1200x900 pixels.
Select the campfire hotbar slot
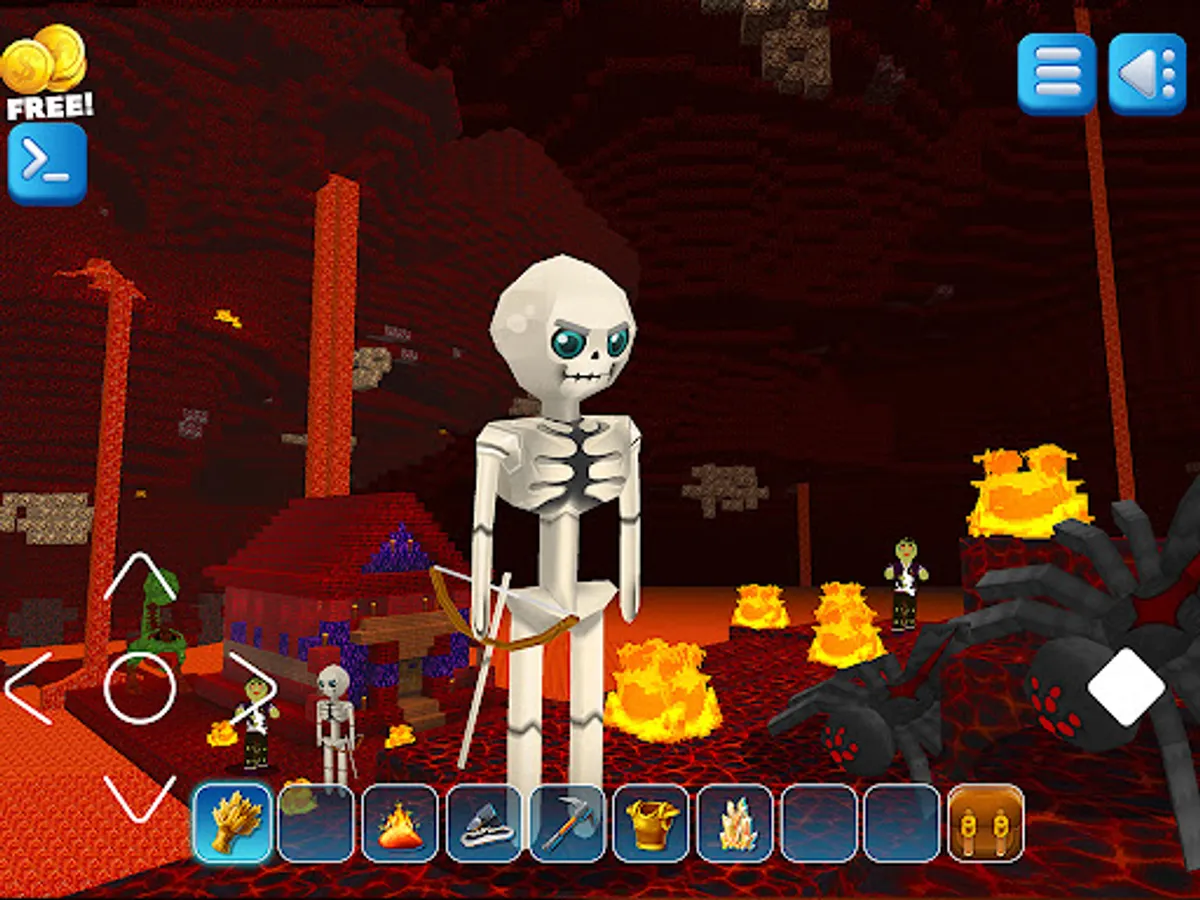(x=400, y=823)
